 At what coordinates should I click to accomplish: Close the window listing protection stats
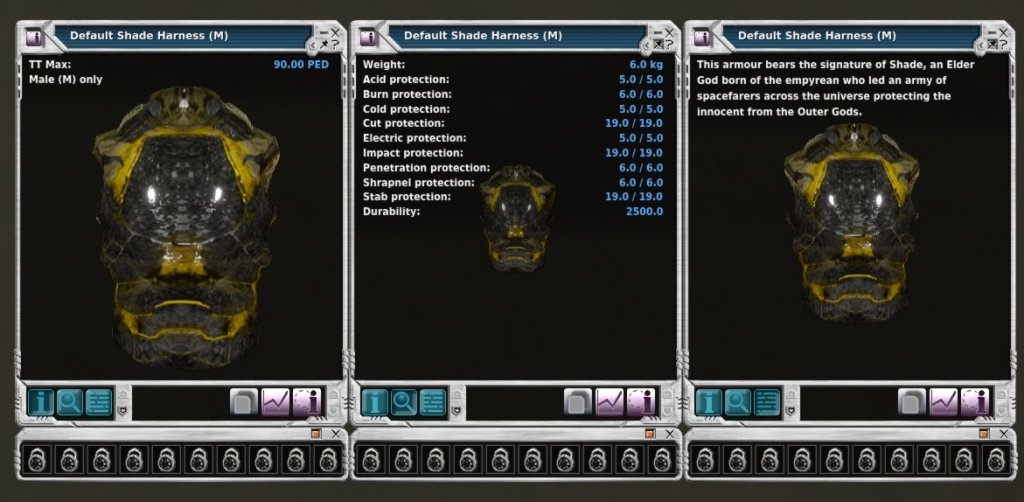pyautogui.click(x=670, y=31)
